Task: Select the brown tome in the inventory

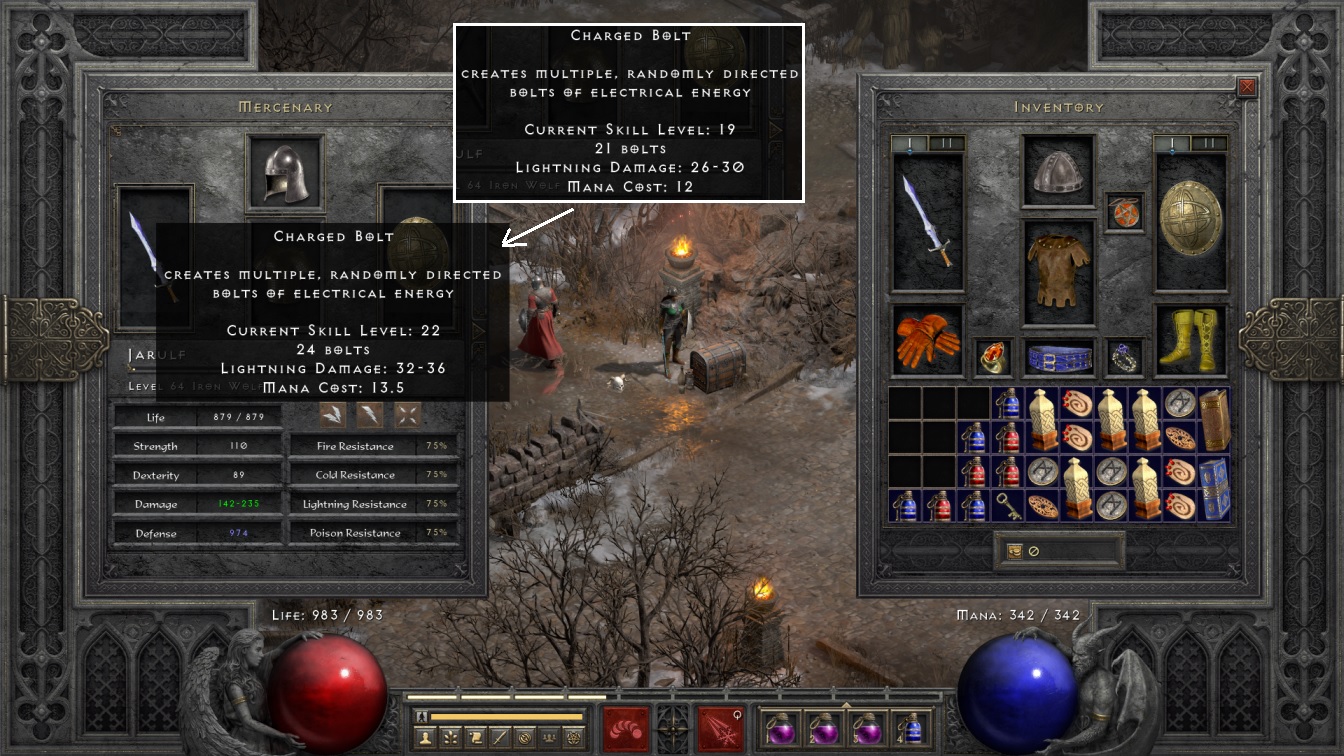Action: point(1213,419)
